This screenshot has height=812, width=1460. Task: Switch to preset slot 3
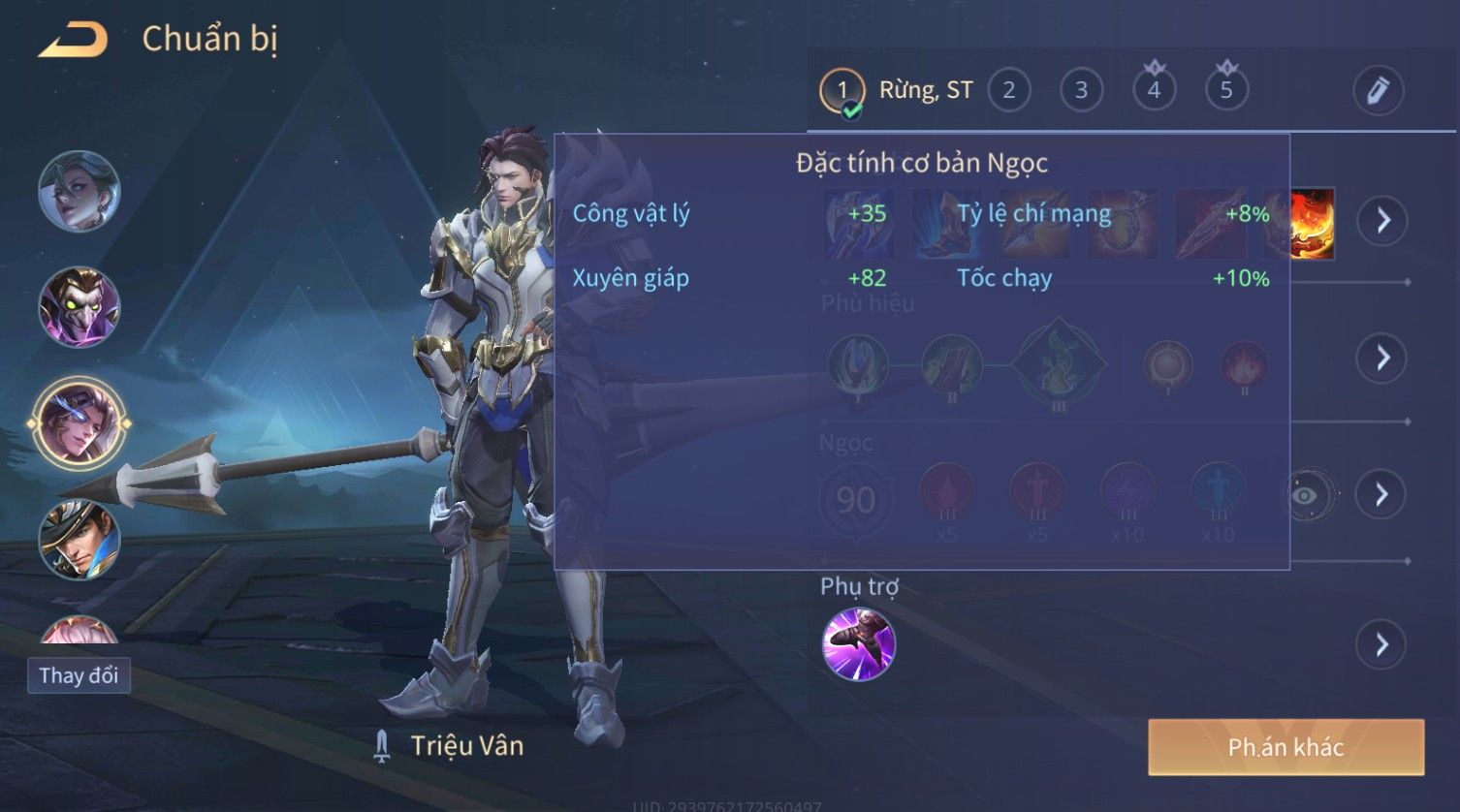pyautogui.click(x=1081, y=91)
